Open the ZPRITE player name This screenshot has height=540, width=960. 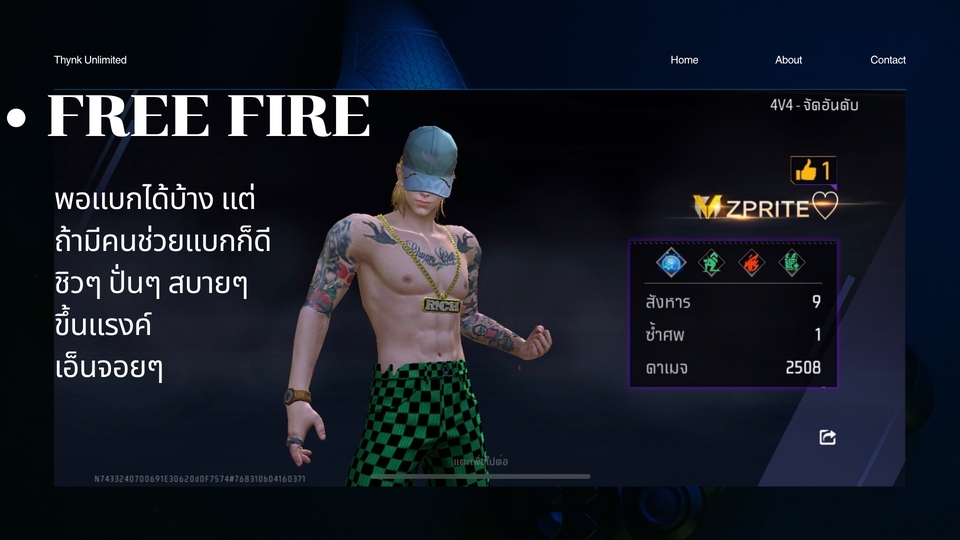coord(766,206)
